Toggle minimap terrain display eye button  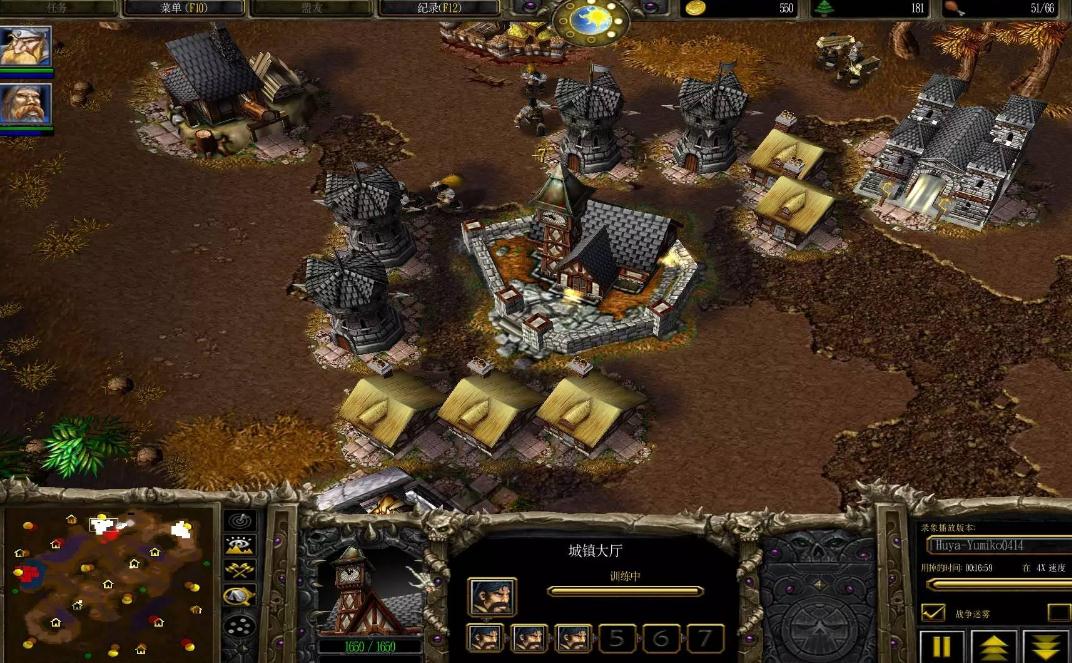[239, 546]
